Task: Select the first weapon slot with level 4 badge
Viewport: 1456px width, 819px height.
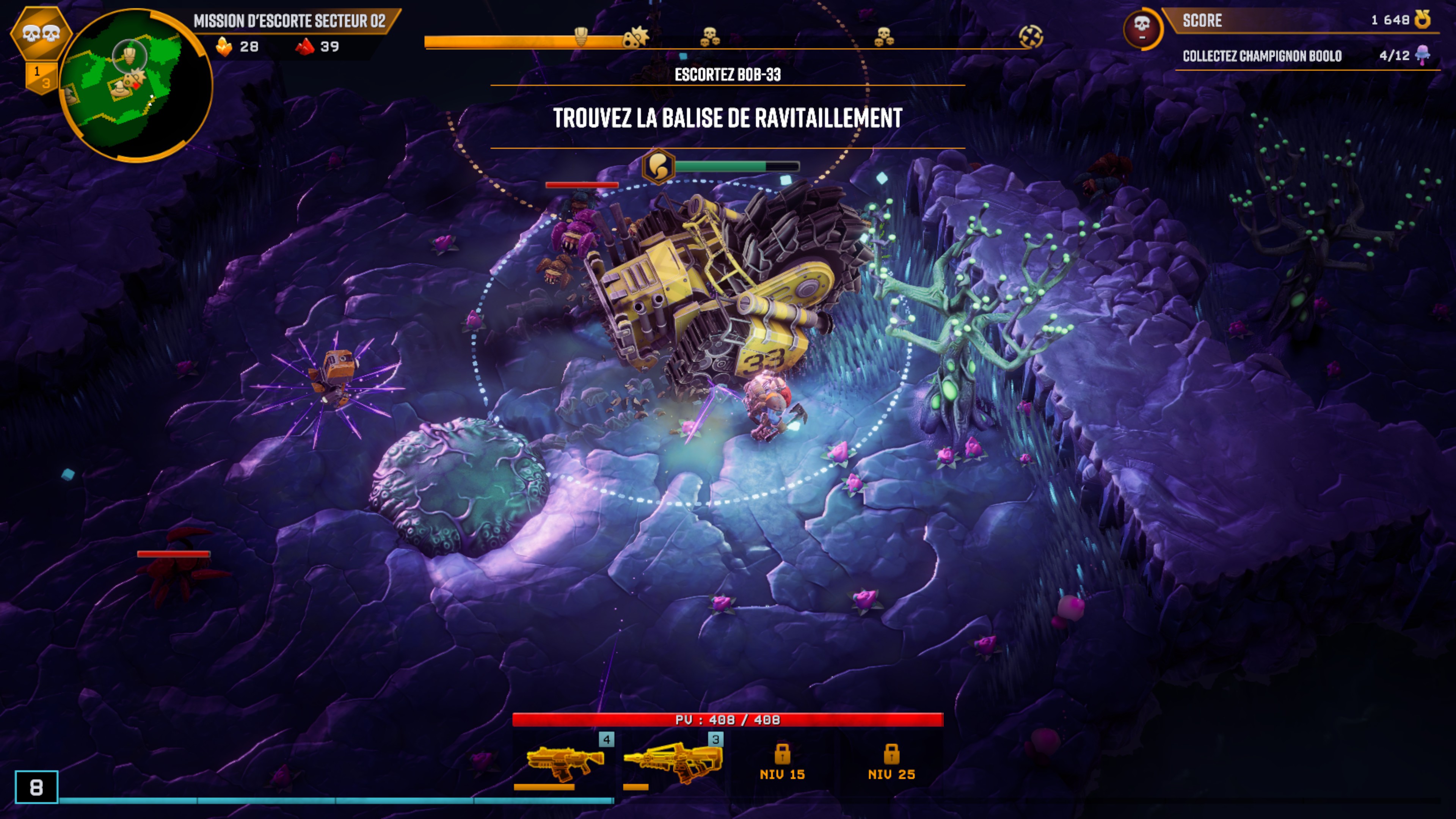Action: (x=564, y=761)
